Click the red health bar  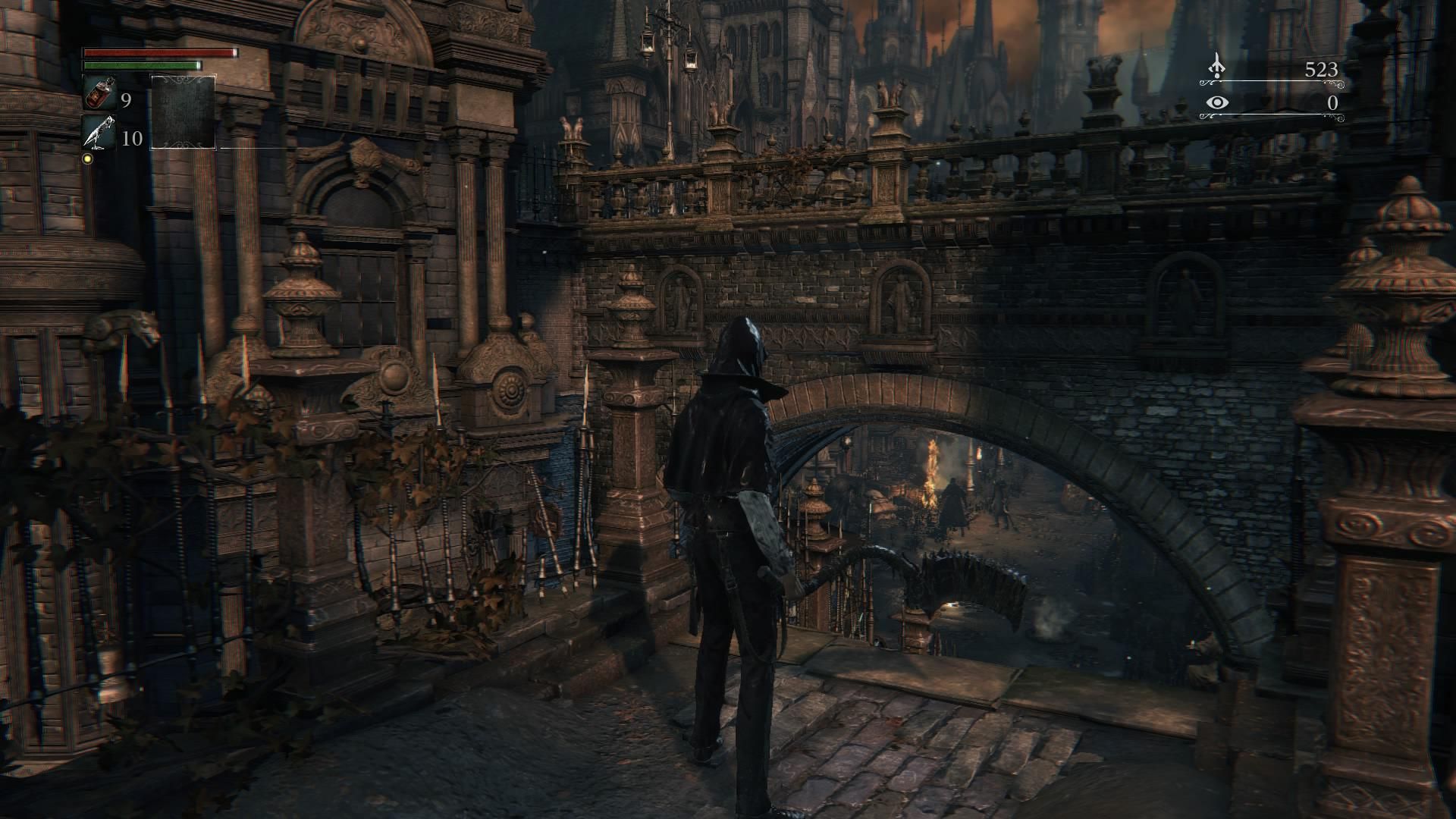coord(159,55)
